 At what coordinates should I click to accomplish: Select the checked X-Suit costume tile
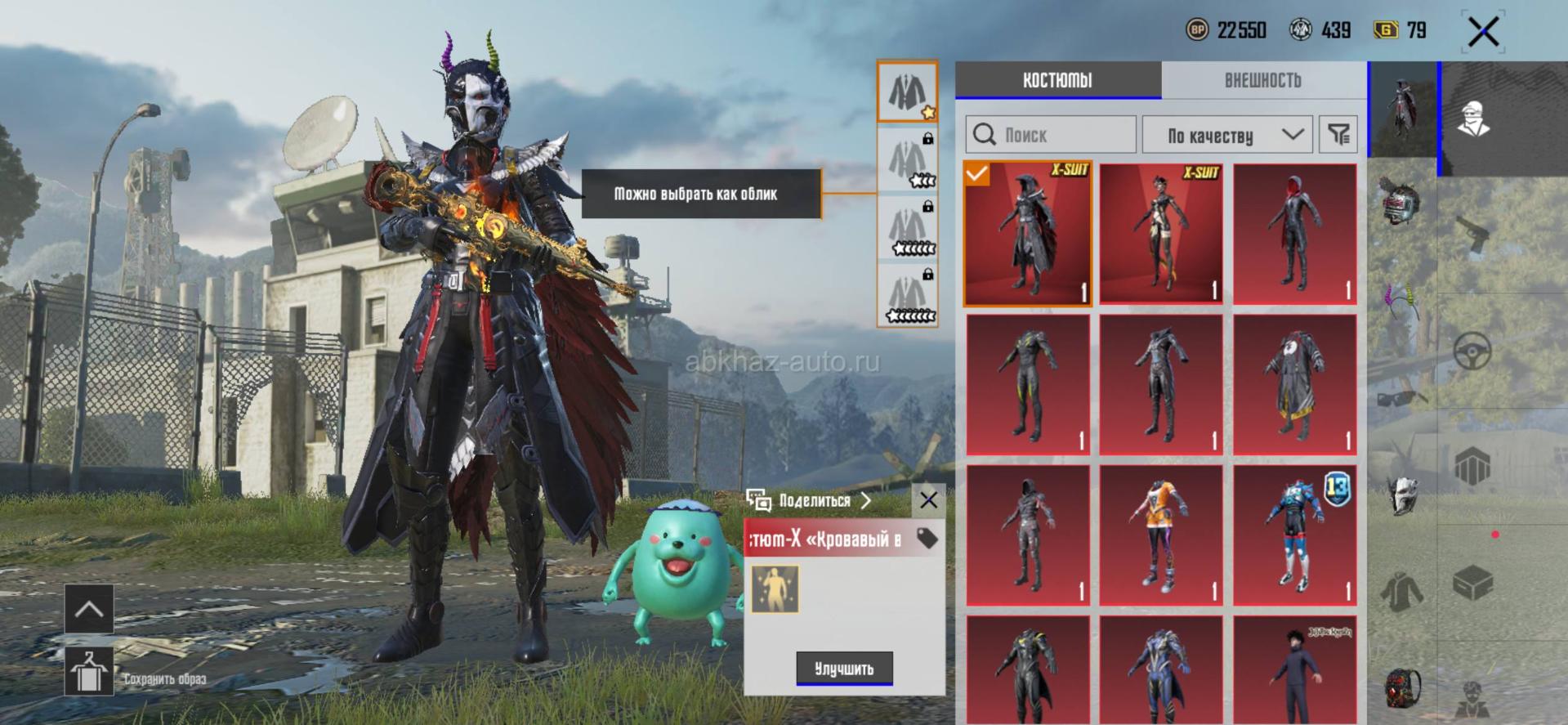(x=1028, y=234)
